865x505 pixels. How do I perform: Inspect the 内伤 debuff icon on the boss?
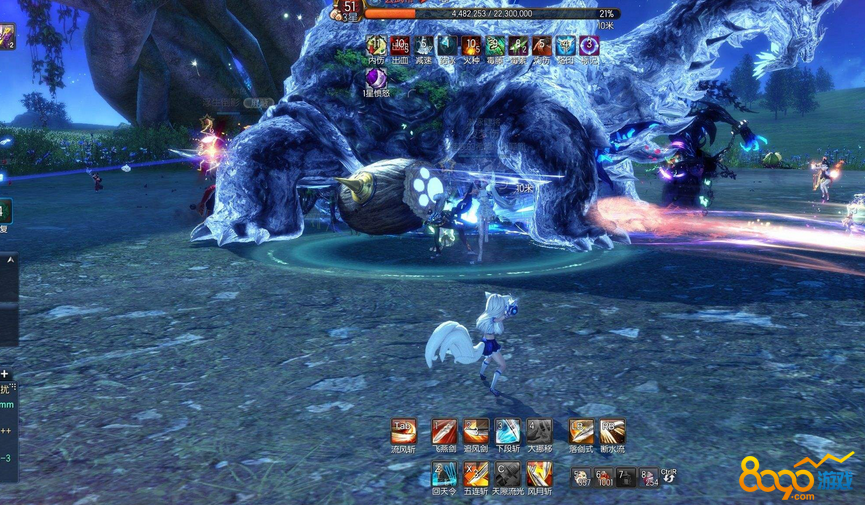tap(376, 46)
